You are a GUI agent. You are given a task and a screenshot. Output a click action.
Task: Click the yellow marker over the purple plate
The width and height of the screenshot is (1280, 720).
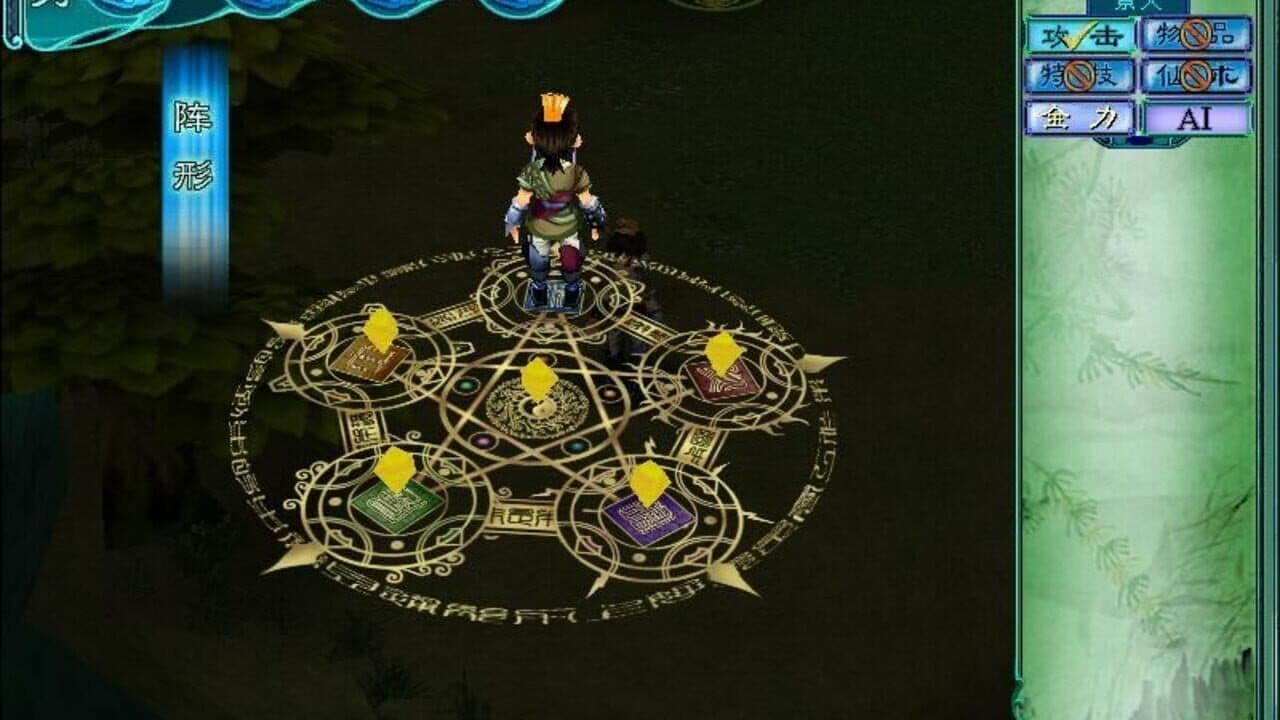click(648, 482)
